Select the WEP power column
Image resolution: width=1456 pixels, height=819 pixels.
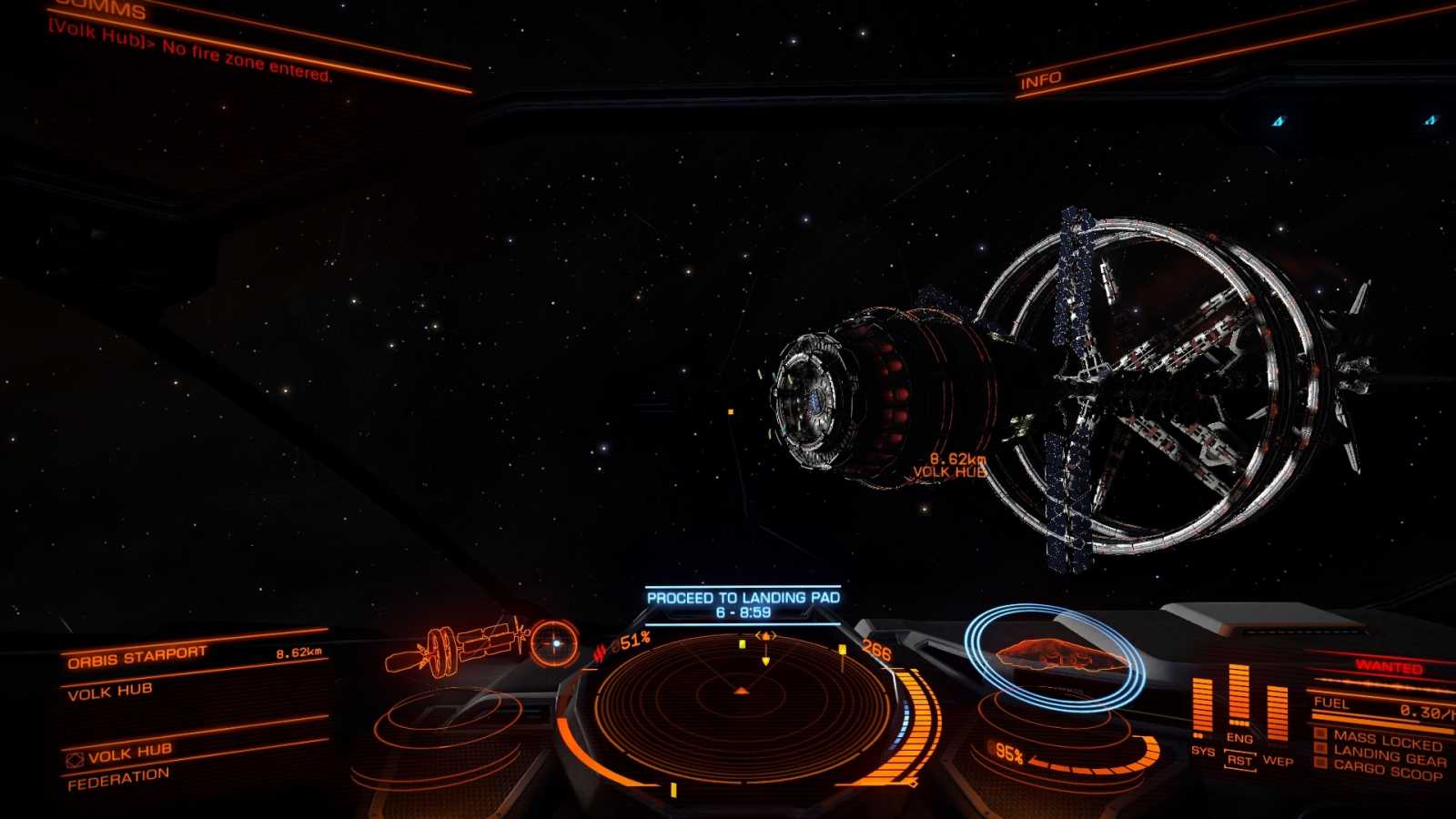point(1277,713)
